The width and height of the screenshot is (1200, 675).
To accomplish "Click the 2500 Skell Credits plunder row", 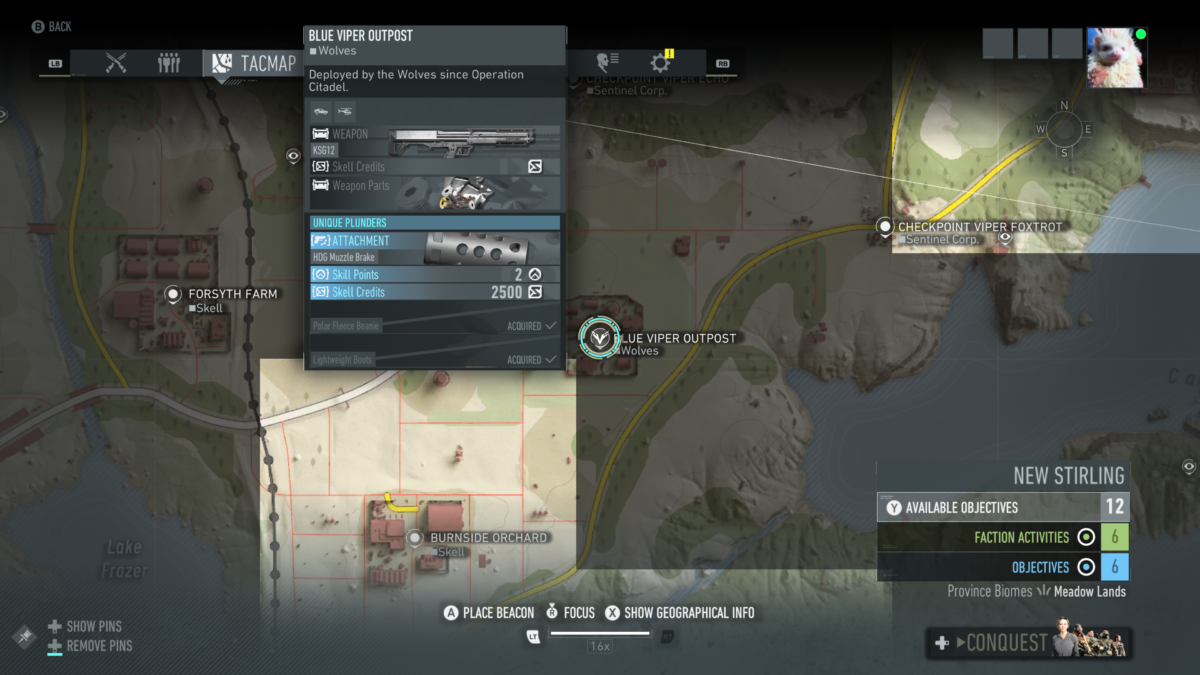I will (434, 292).
